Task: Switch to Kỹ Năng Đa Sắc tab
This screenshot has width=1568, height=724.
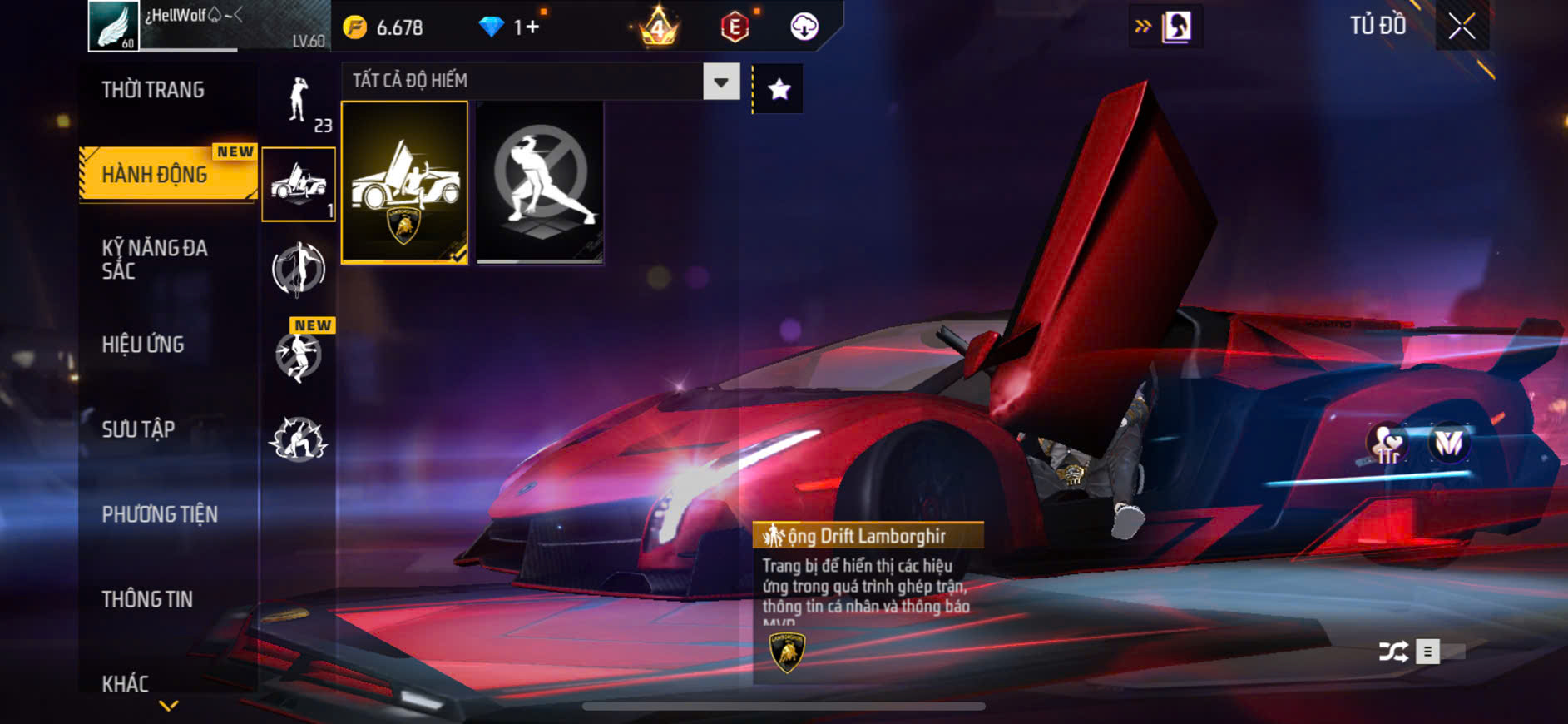Action: pos(155,259)
